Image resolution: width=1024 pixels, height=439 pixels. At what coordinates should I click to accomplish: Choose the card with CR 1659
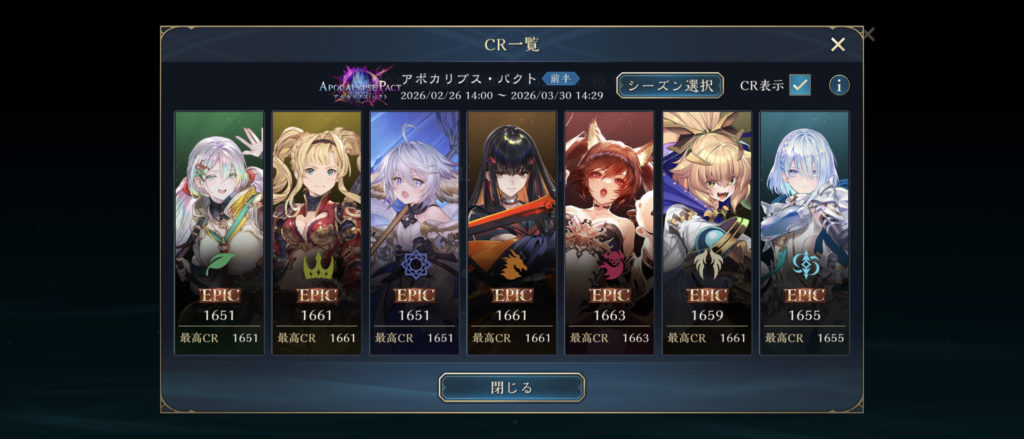(x=707, y=232)
